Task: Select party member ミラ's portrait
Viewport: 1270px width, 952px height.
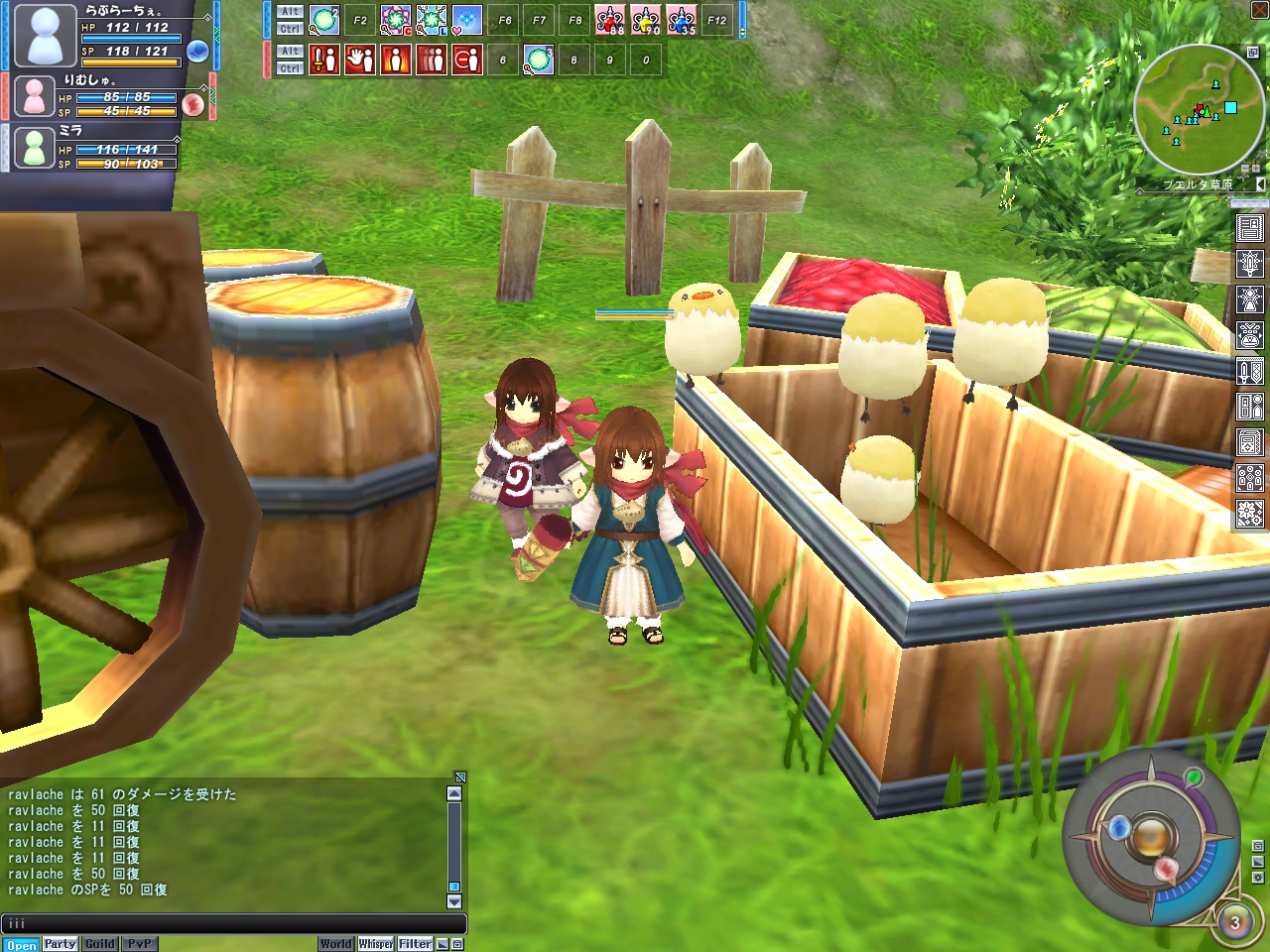Action: (35, 148)
